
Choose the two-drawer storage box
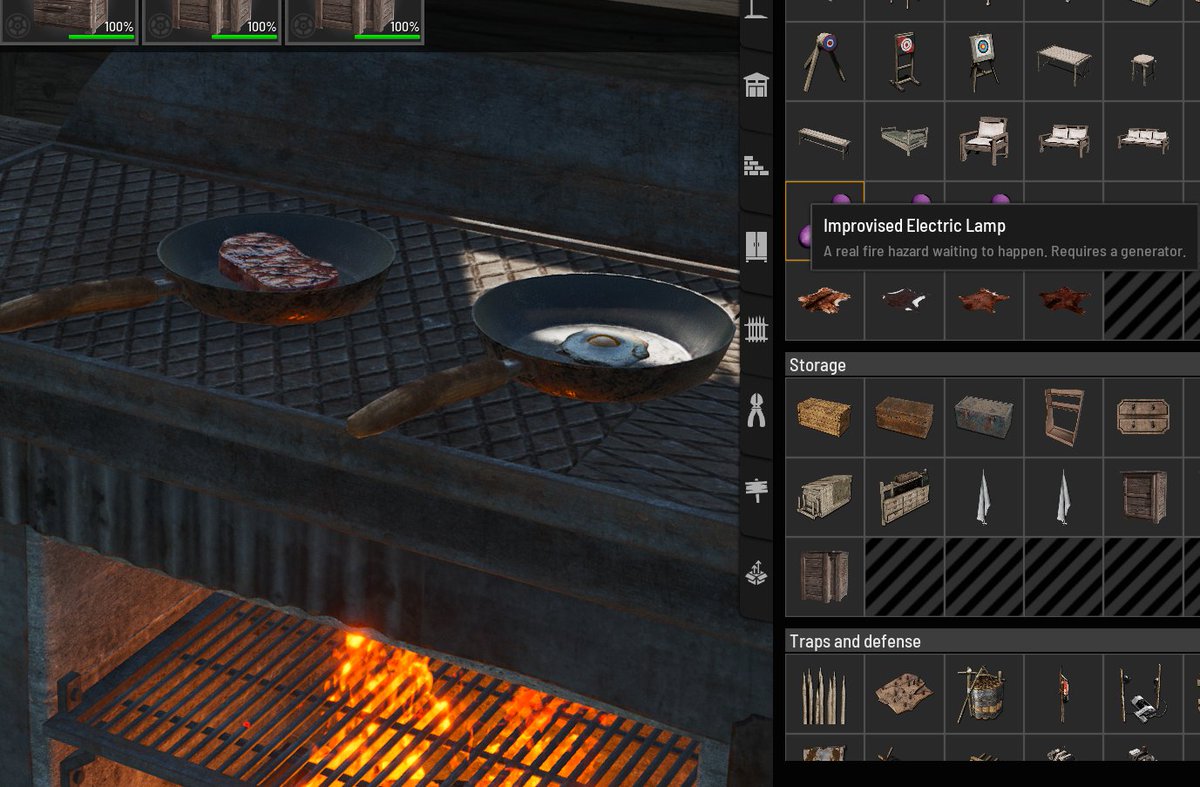coord(1143,417)
